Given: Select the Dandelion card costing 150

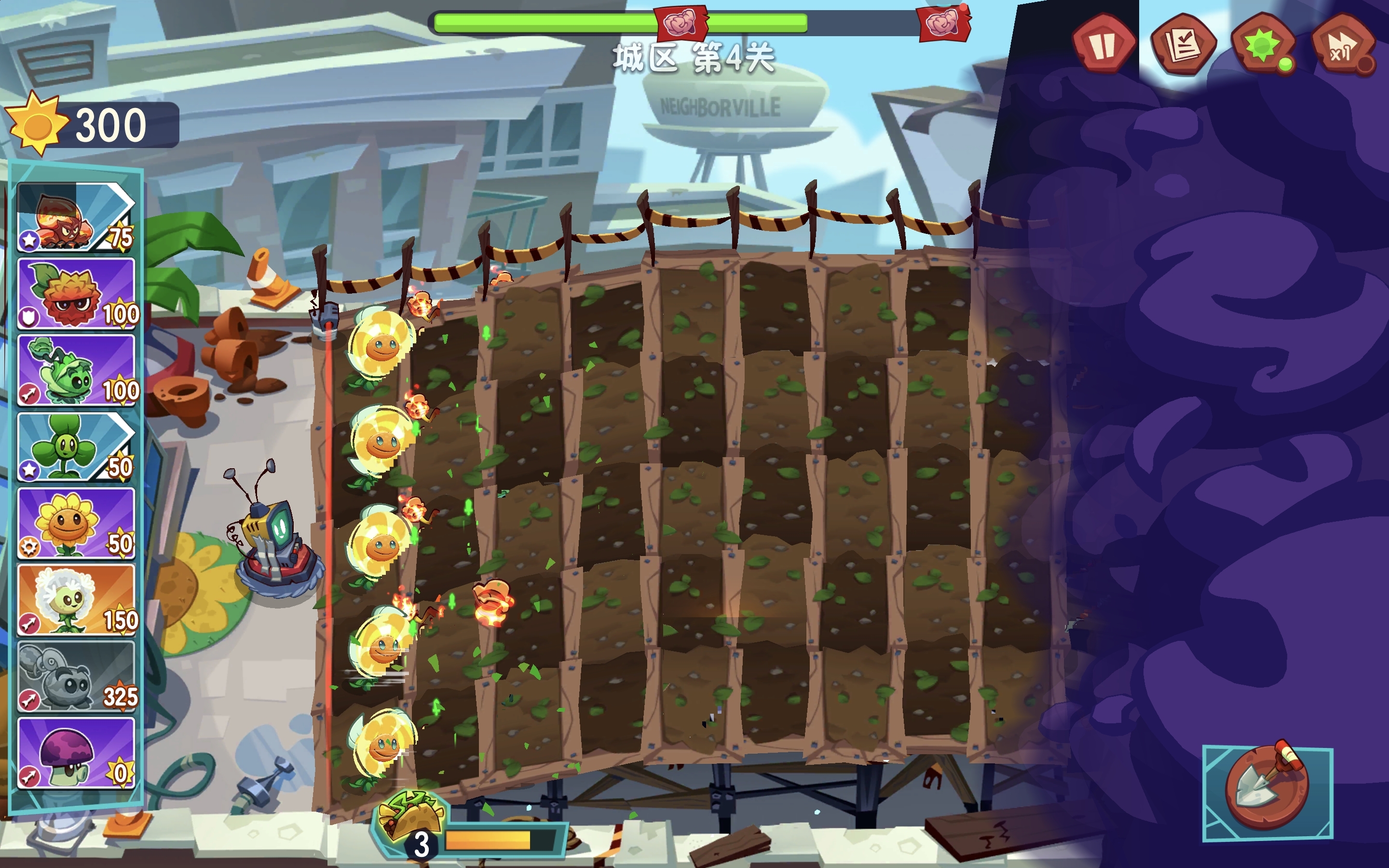Looking at the screenshot, I should click(x=76, y=599).
